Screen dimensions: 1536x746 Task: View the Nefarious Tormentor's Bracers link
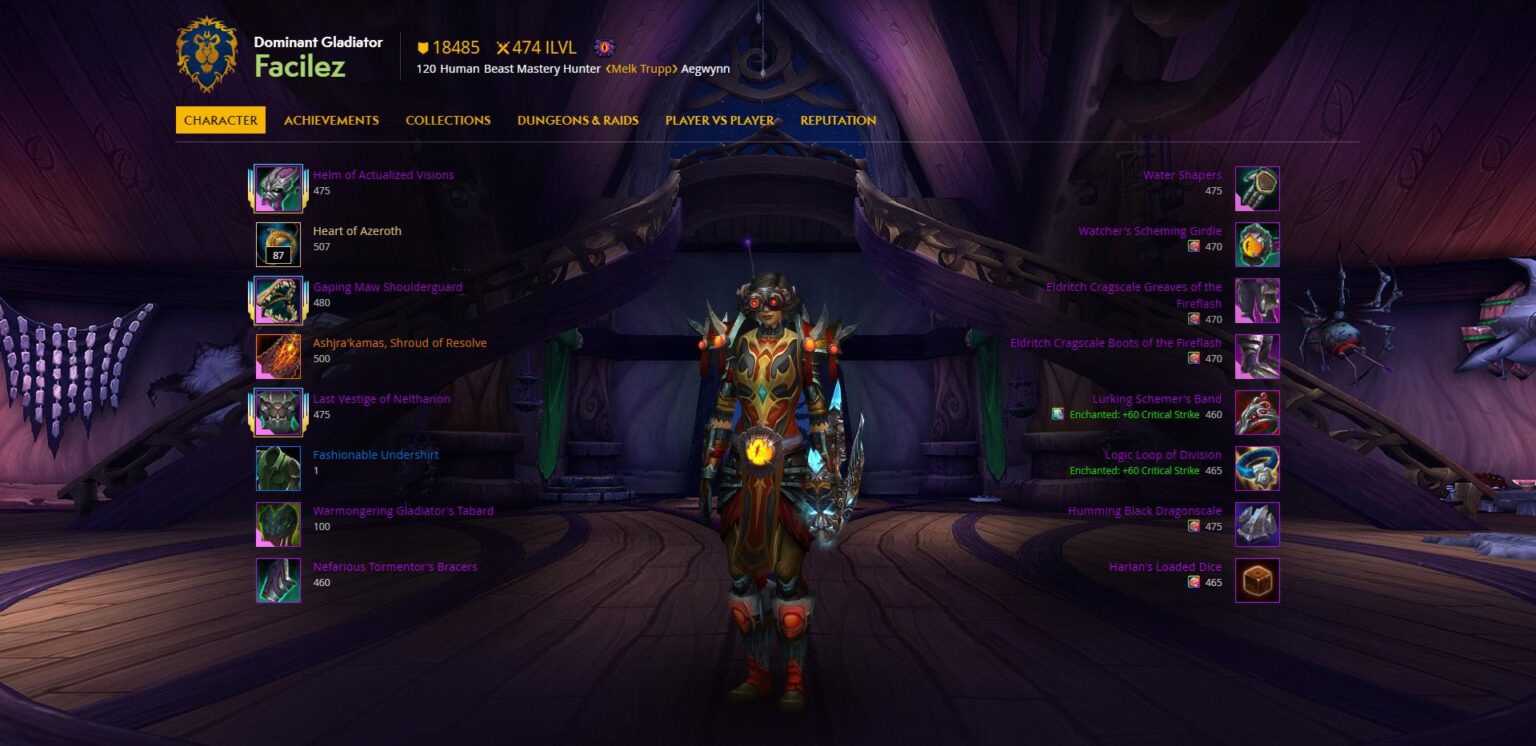[394, 567]
